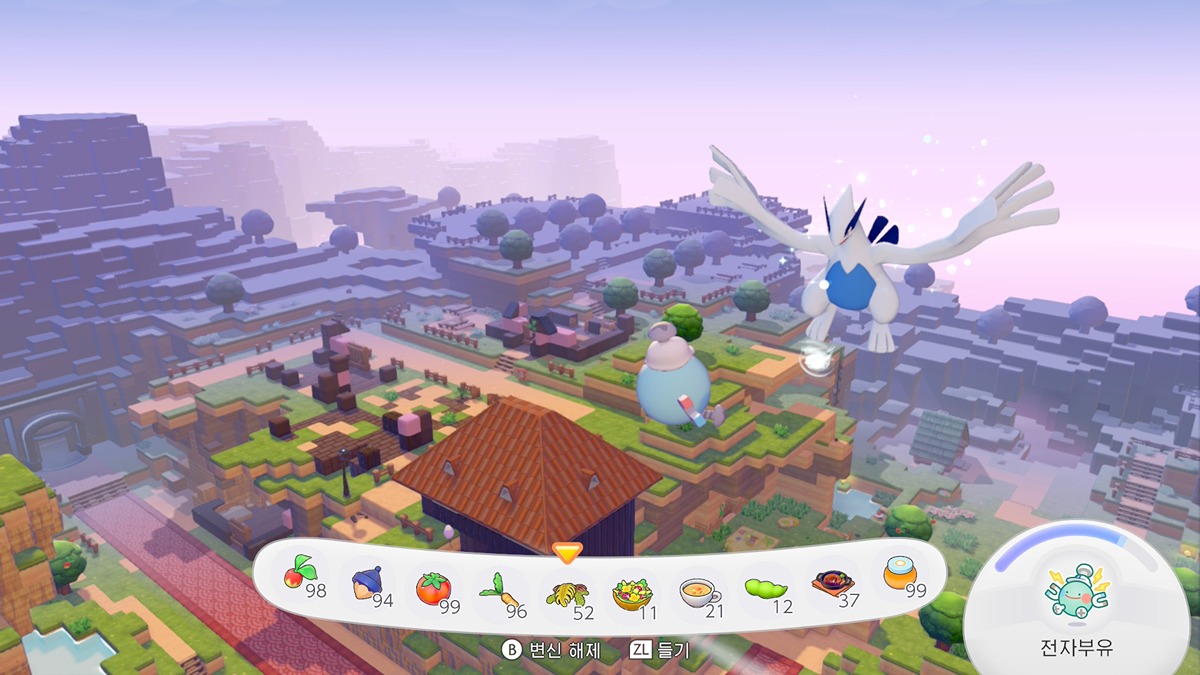The image size is (1200, 675).
Task: Select the grilled steak plate slot
Action: click(x=831, y=583)
